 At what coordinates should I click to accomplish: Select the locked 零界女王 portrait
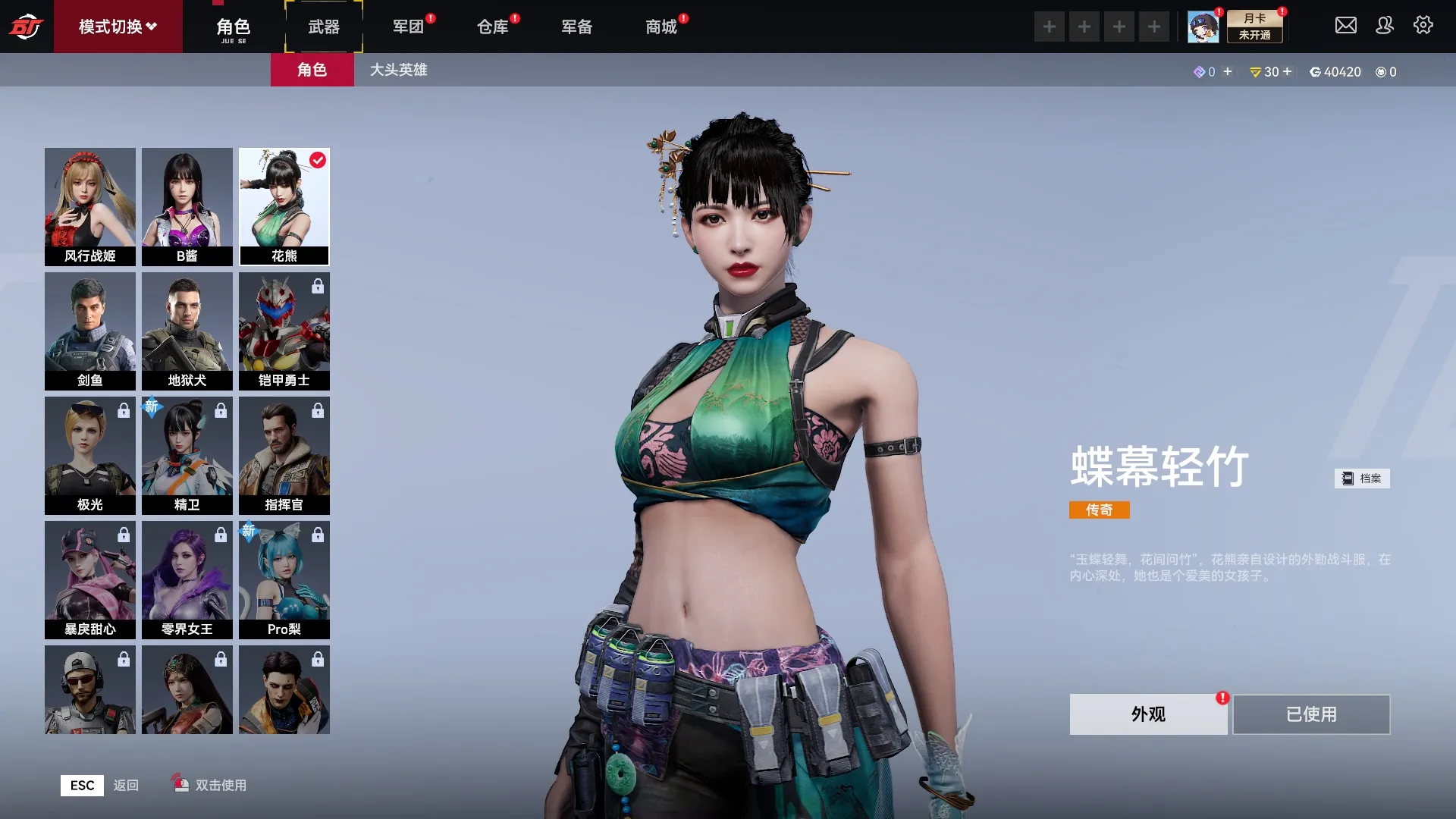187,579
